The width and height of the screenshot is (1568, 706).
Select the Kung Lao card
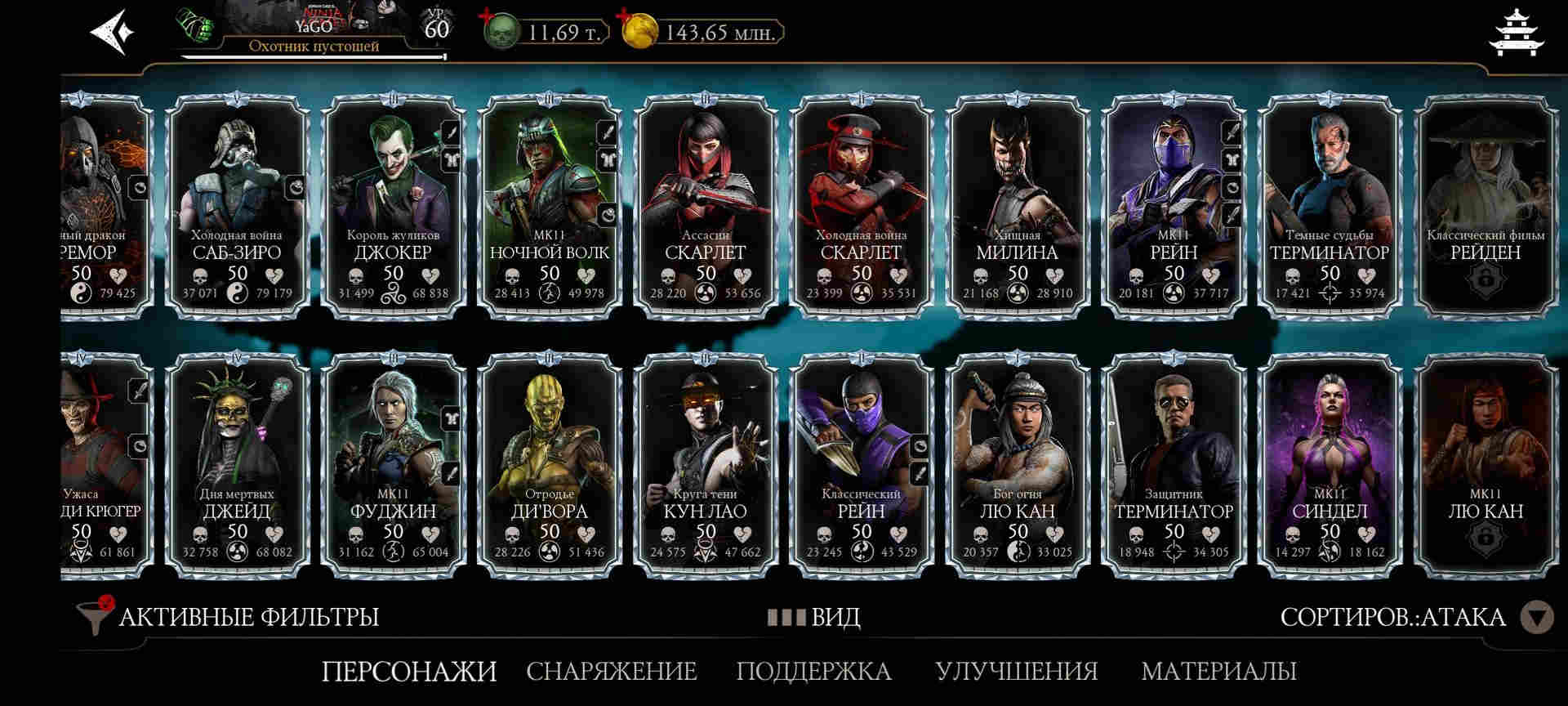point(705,466)
